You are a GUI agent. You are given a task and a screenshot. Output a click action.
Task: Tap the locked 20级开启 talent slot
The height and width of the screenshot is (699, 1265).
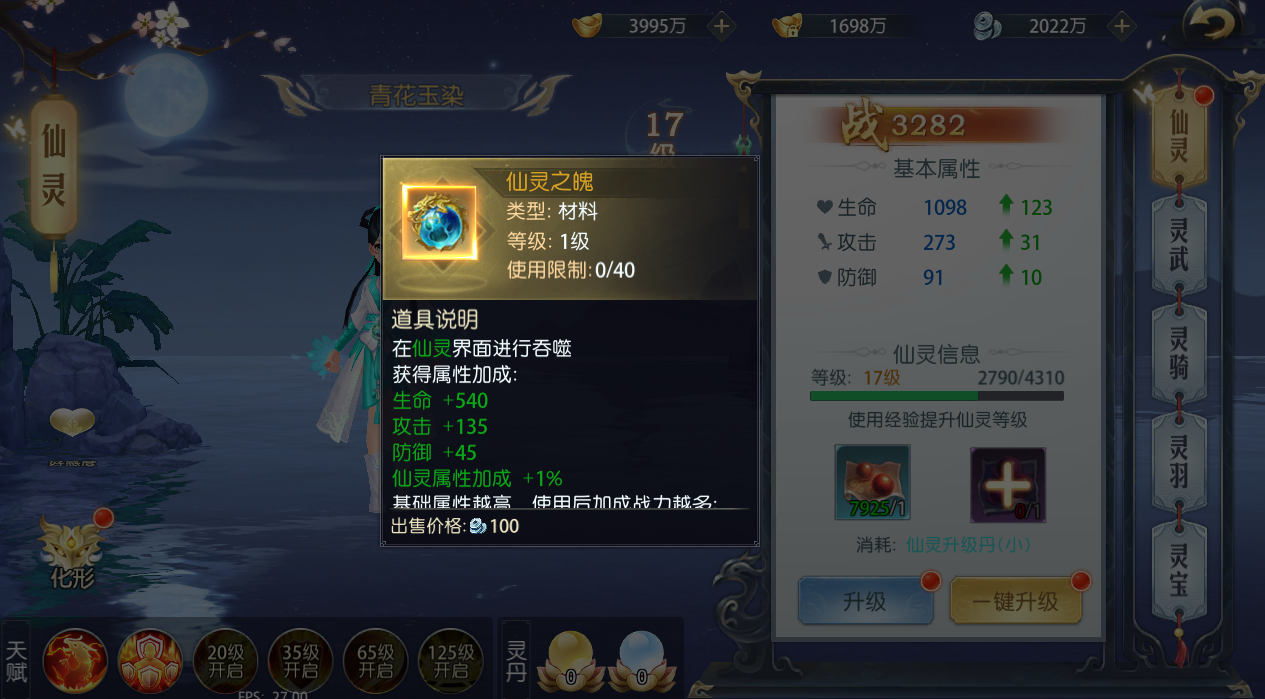click(225, 660)
